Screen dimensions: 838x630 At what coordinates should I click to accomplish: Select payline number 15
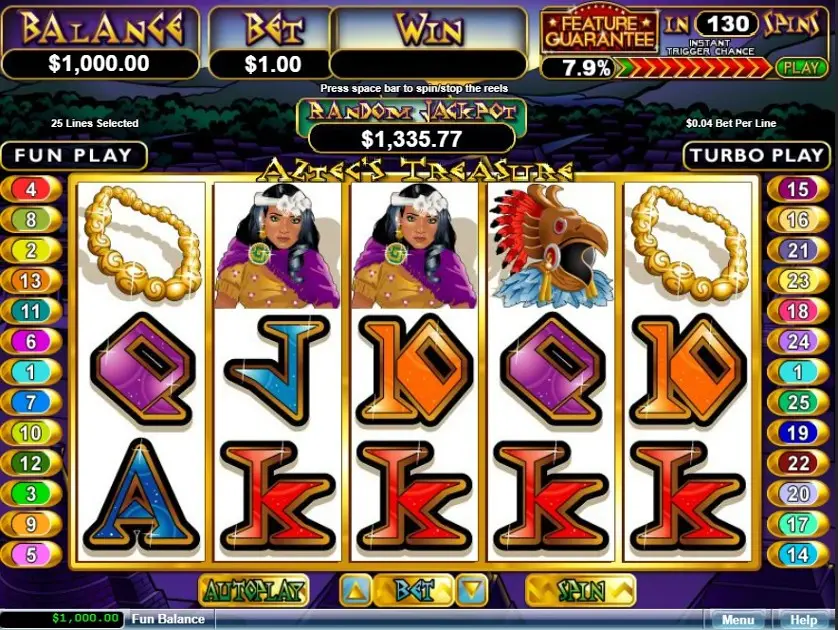(x=797, y=189)
